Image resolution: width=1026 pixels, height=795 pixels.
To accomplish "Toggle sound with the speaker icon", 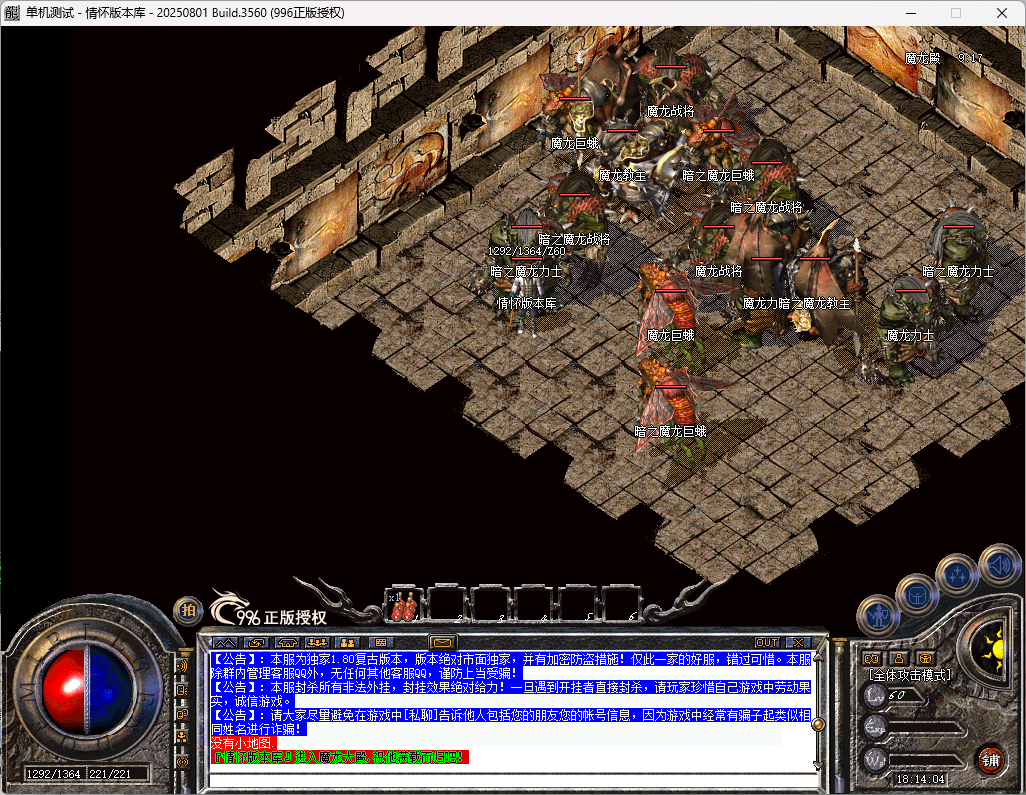I will pos(998,564).
